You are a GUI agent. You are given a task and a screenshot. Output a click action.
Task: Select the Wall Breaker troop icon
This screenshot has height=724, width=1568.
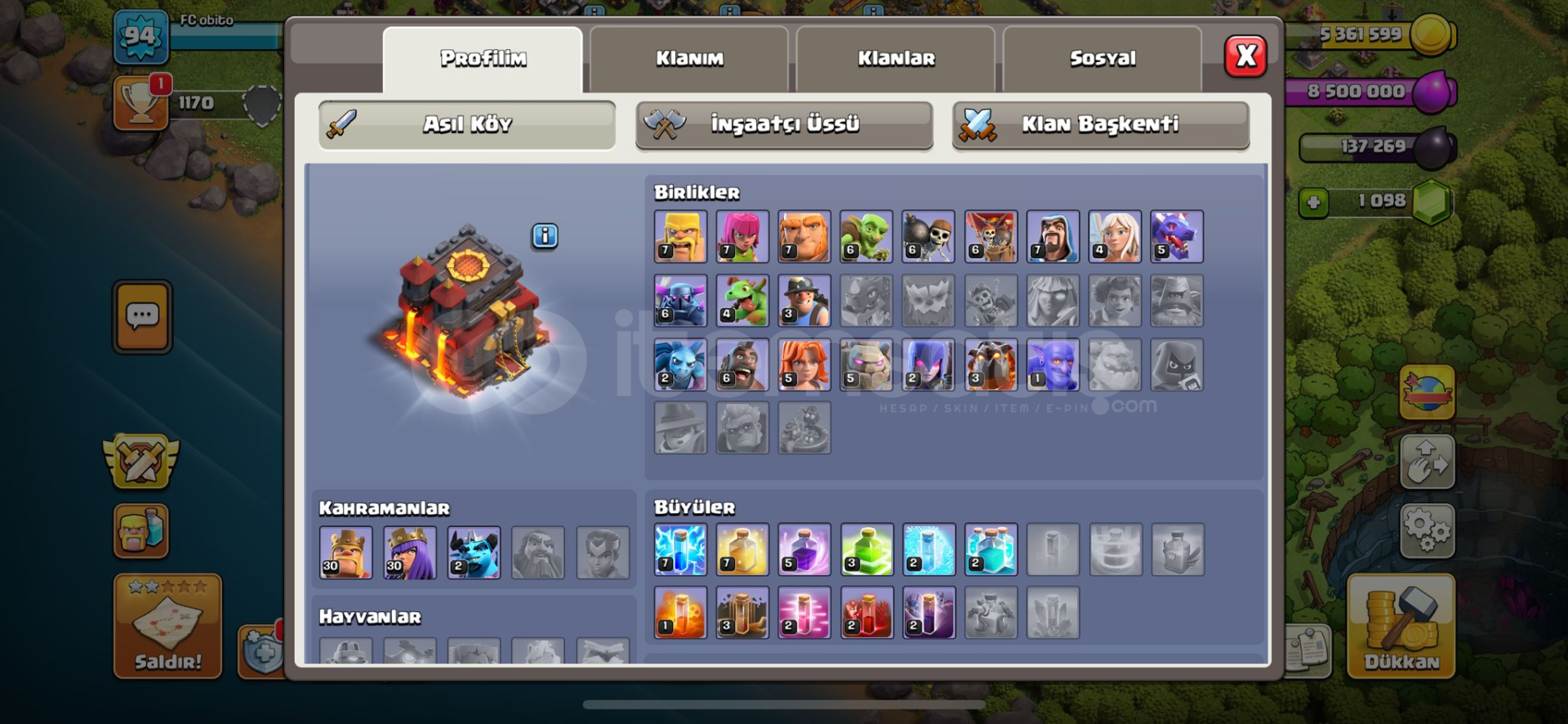click(929, 236)
